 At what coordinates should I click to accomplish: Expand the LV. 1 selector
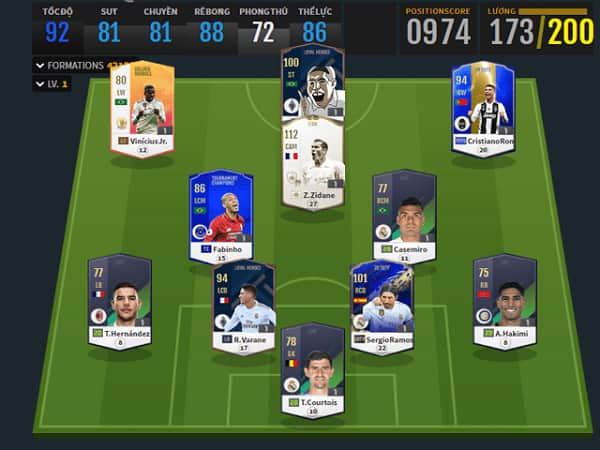click(52, 84)
